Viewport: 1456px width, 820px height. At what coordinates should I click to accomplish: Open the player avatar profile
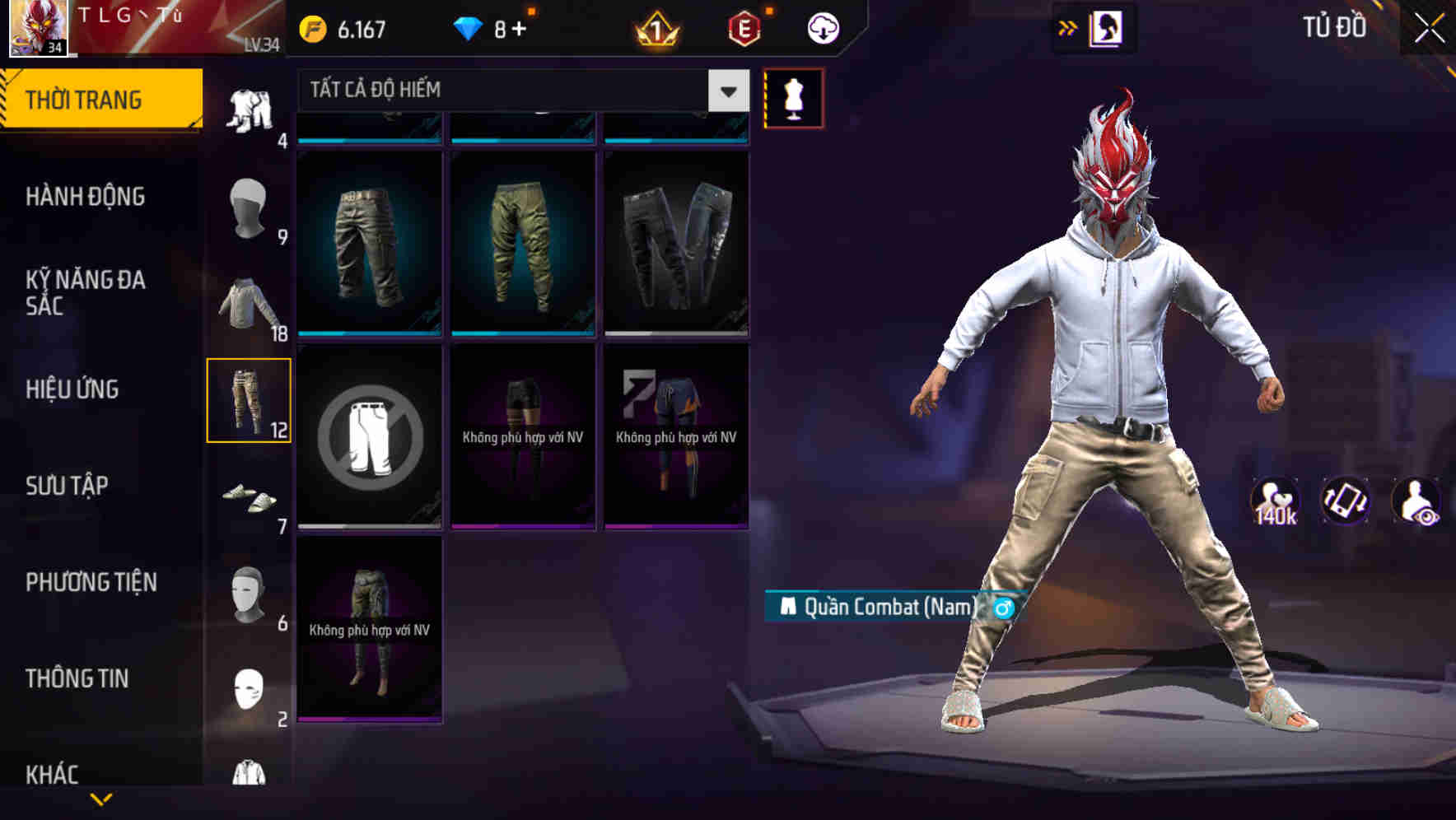pos(37,26)
